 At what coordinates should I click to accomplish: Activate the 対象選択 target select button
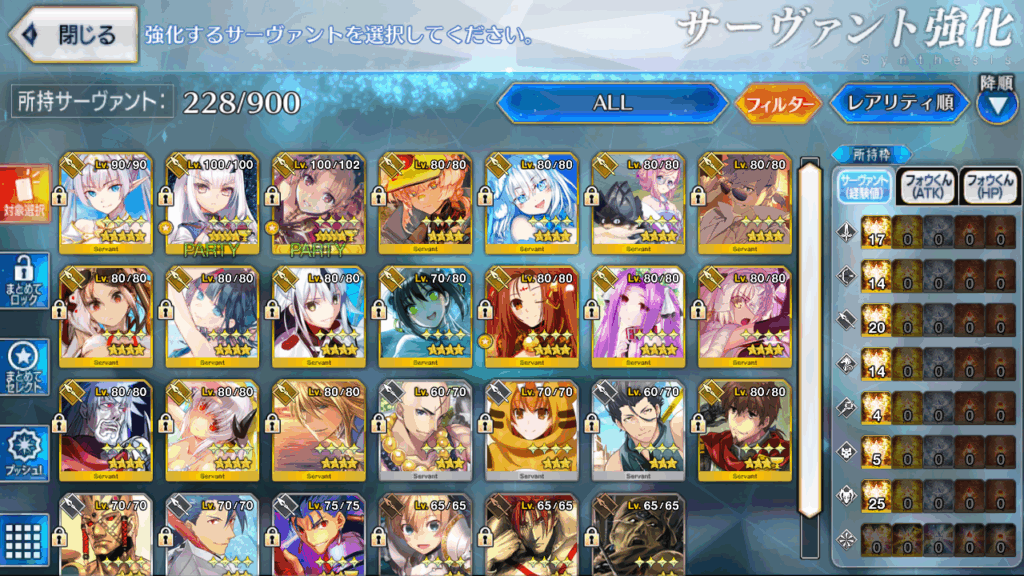pyautogui.click(x=25, y=196)
